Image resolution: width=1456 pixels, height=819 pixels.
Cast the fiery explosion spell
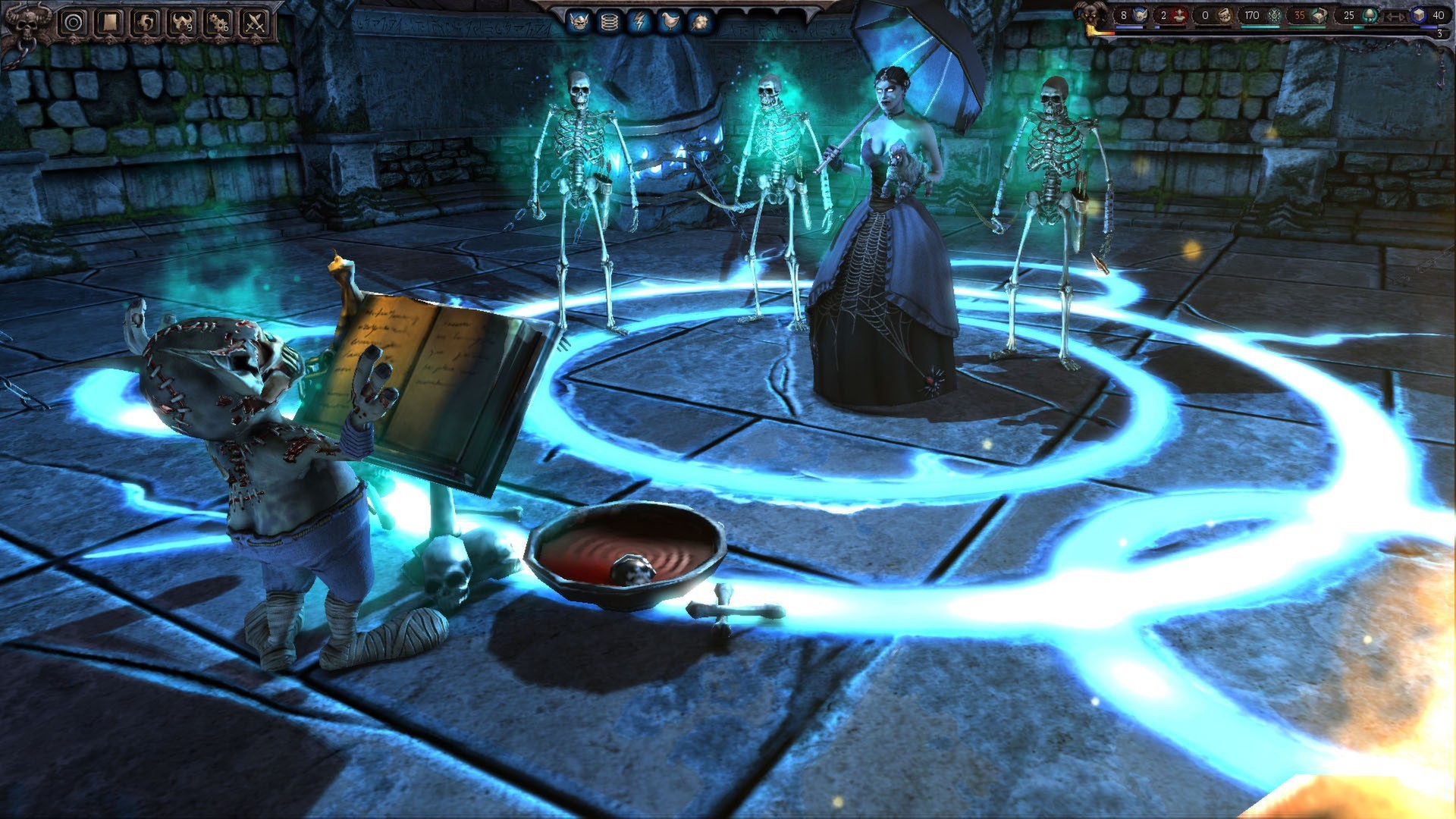tap(698, 22)
